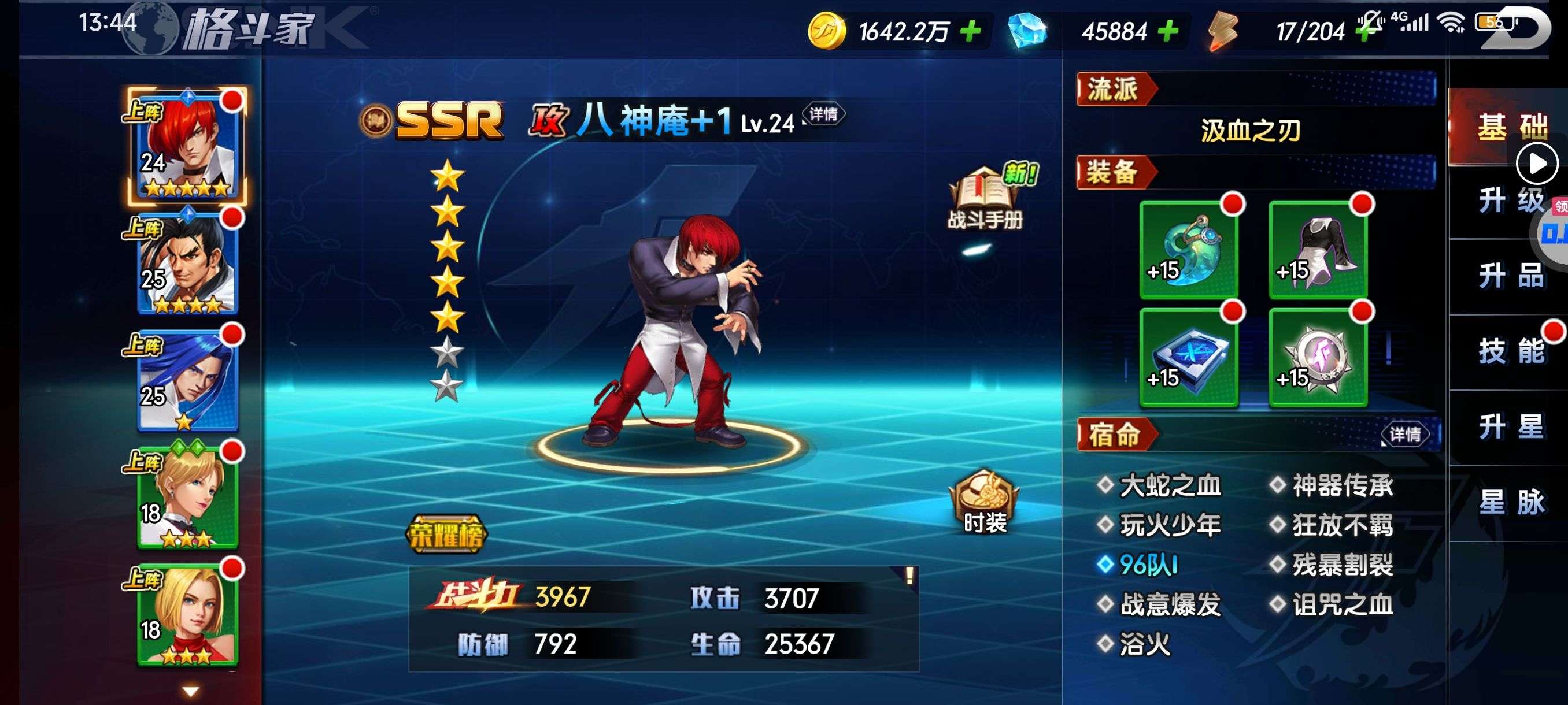Select the blue book equipment slot

(1189, 358)
